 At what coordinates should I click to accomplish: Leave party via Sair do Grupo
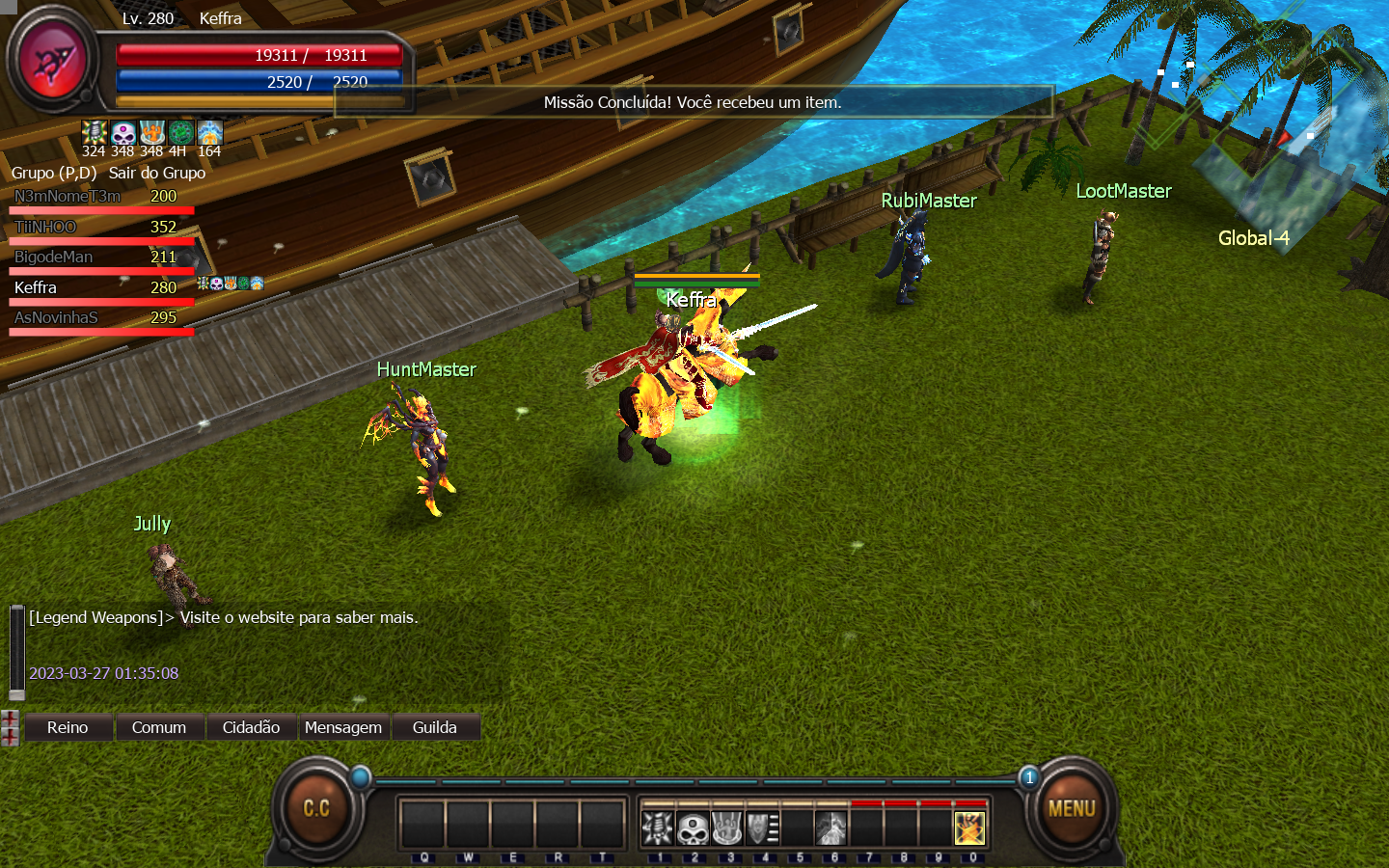coord(157,173)
